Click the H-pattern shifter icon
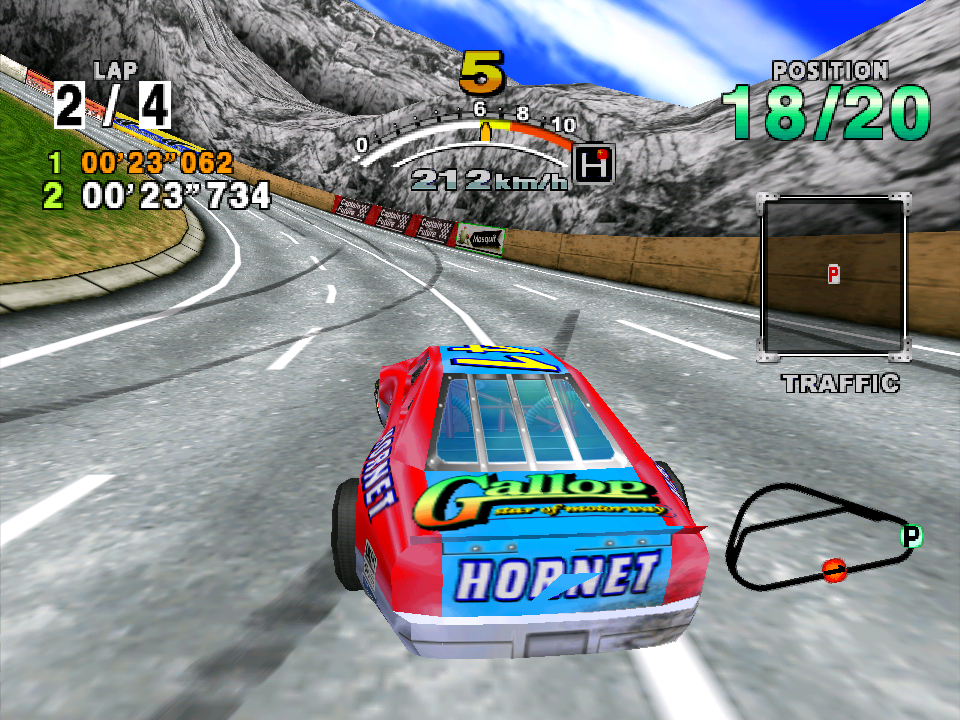 pyautogui.click(x=595, y=164)
